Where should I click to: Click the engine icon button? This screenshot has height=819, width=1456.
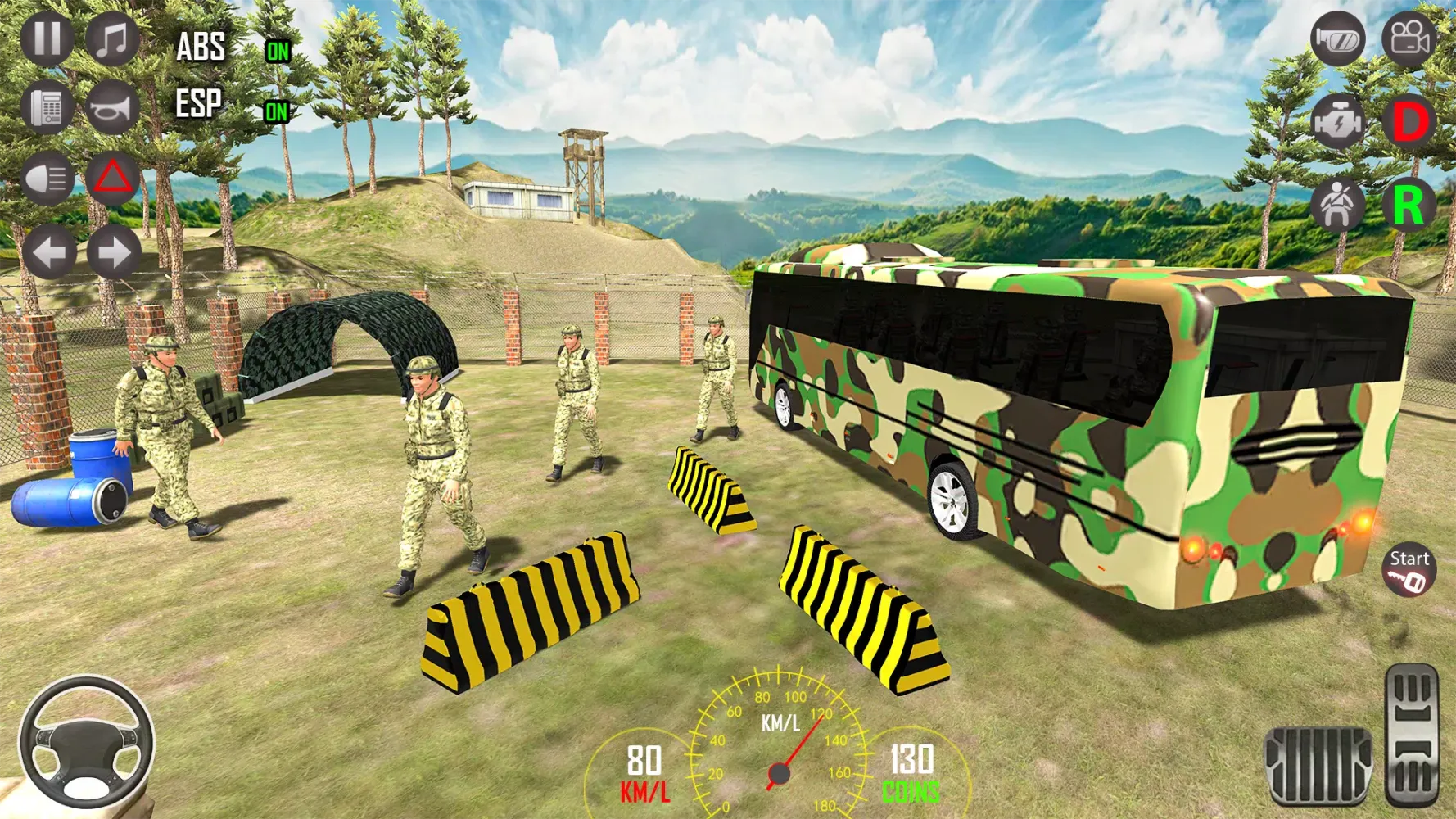click(x=1337, y=123)
